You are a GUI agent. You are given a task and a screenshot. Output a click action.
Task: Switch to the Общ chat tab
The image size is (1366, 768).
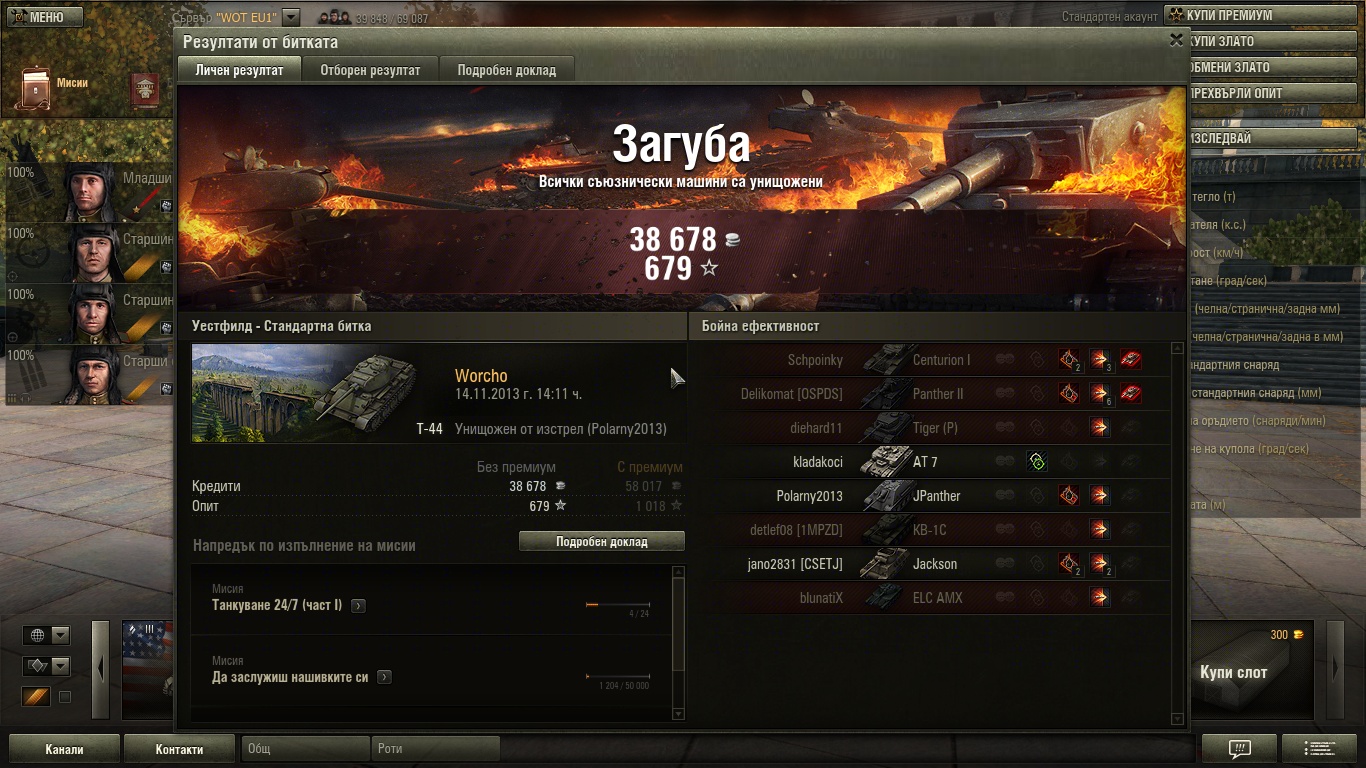(x=305, y=749)
